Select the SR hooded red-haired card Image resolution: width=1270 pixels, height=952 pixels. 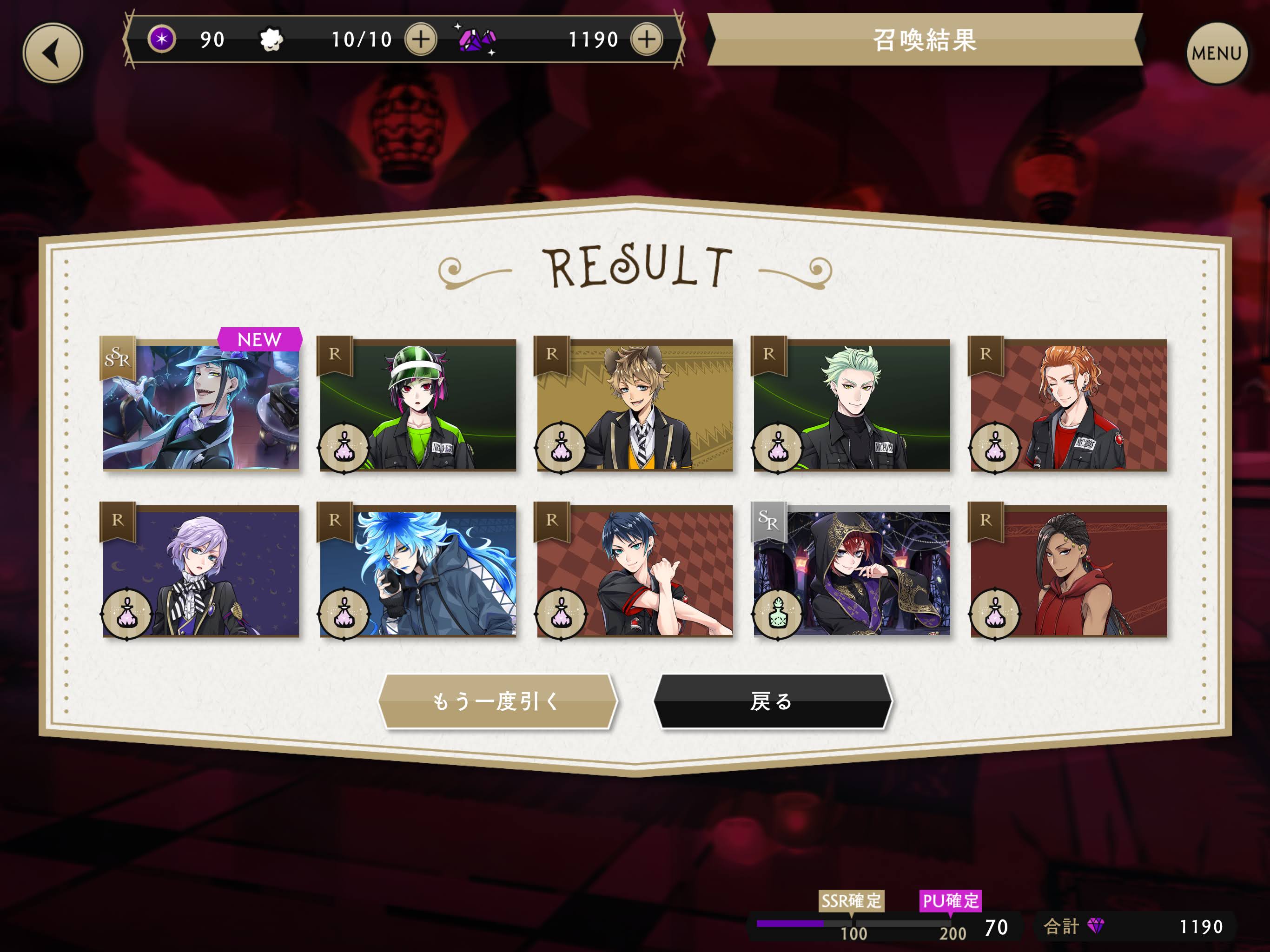[x=852, y=571]
